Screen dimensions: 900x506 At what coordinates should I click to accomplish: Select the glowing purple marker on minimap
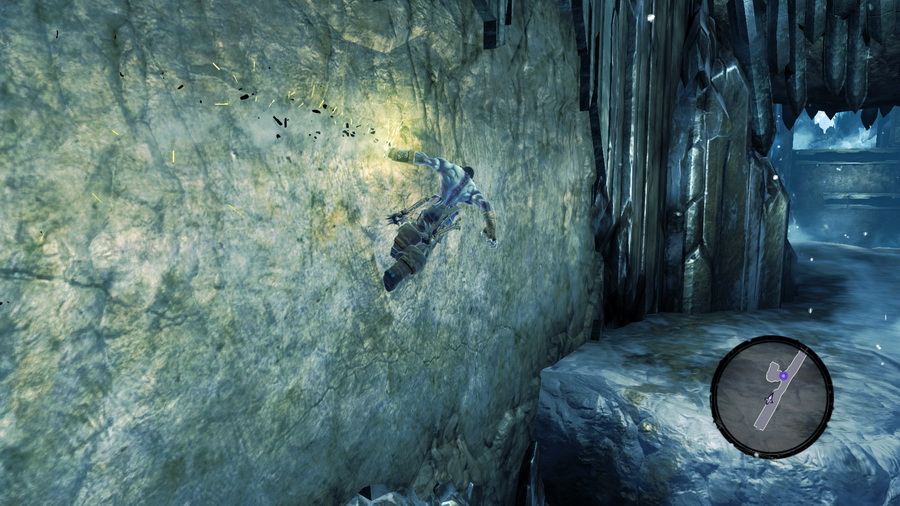(784, 376)
